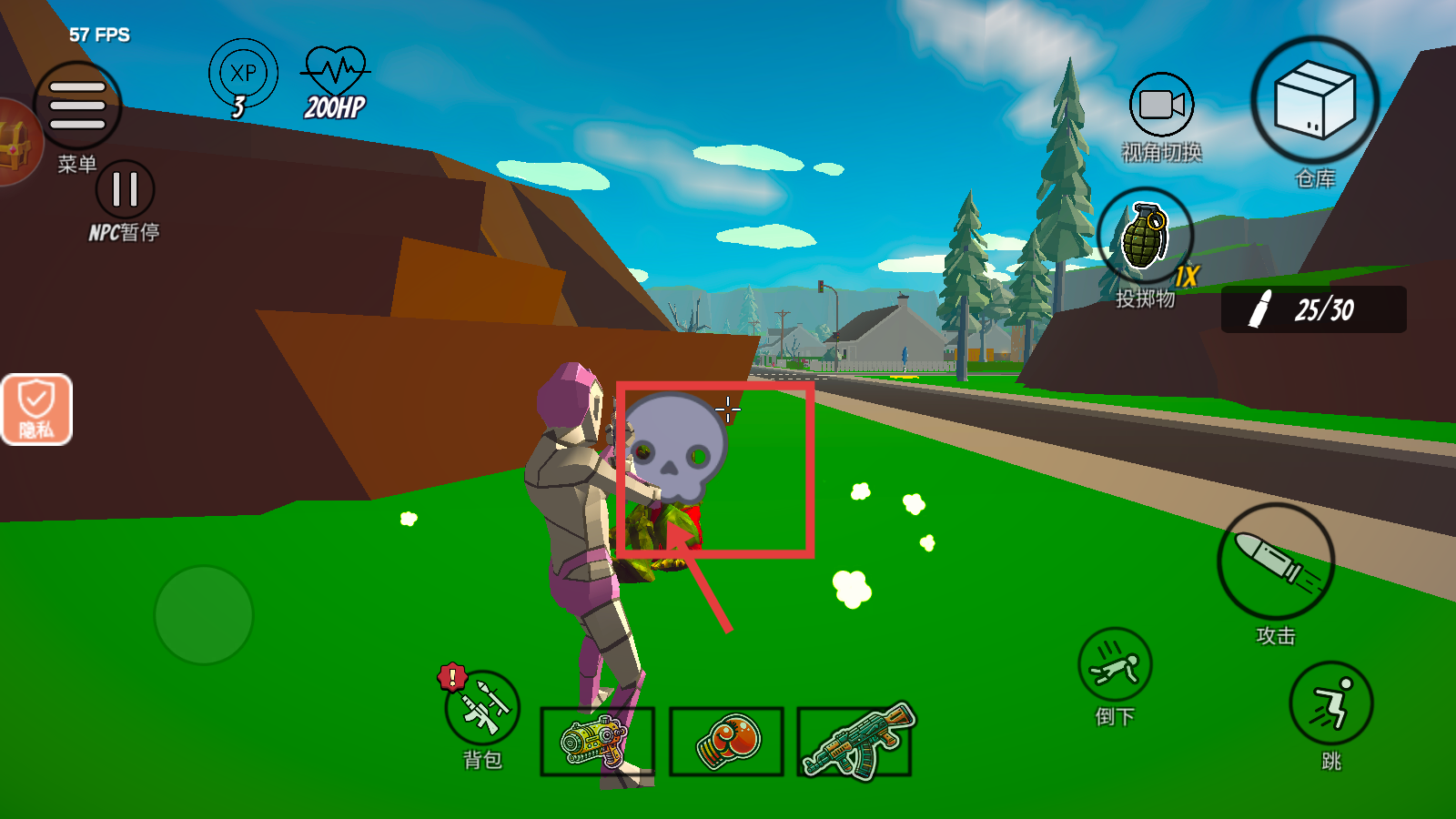Switch camera with 视角切换 button
The height and width of the screenshot is (819, 1456).
pyautogui.click(x=1161, y=106)
